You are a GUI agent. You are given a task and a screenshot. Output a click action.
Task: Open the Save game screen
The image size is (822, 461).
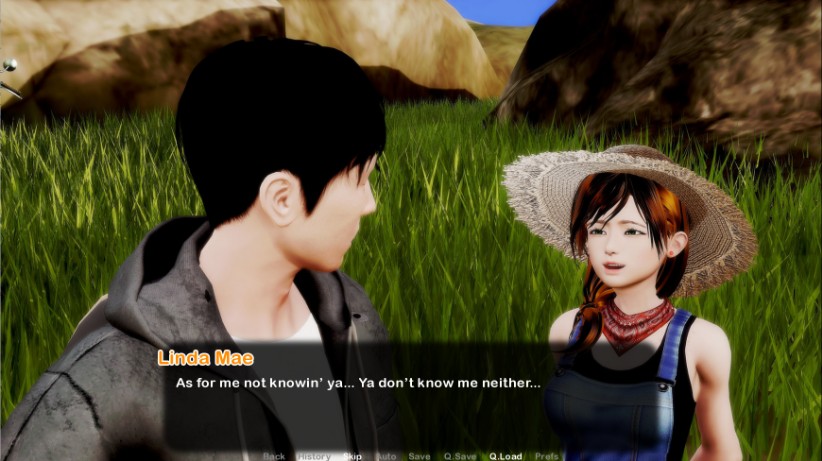pyautogui.click(x=420, y=456)
